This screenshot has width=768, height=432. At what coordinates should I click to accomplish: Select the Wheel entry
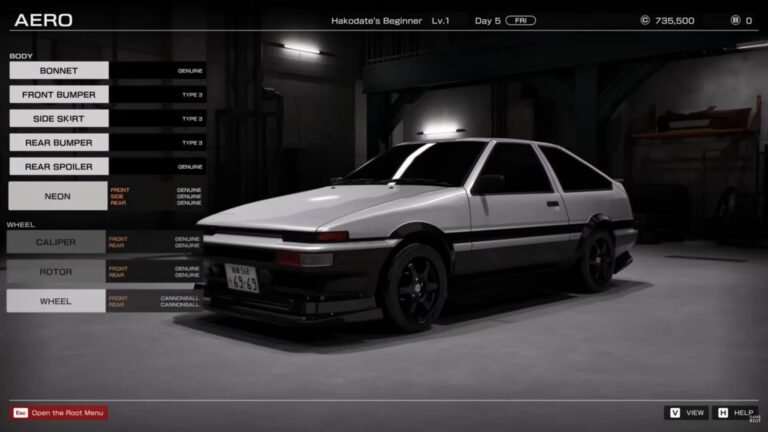point(56,300)
